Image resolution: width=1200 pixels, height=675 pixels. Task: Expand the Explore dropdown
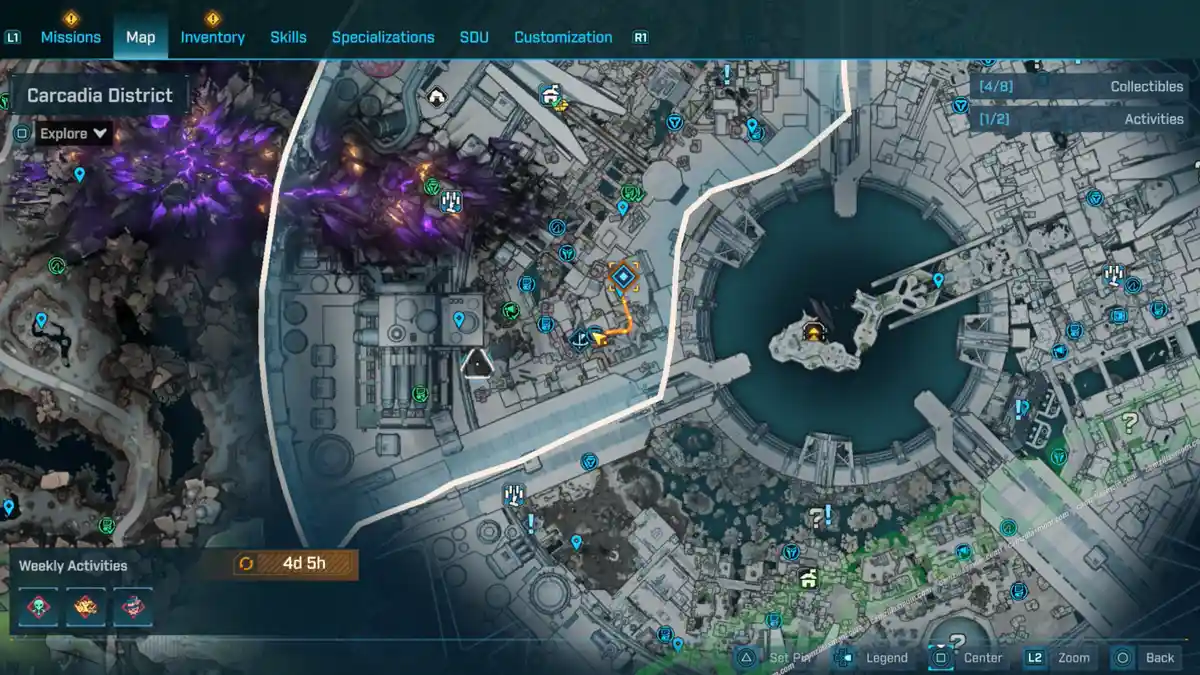click(x=74, y=133)
